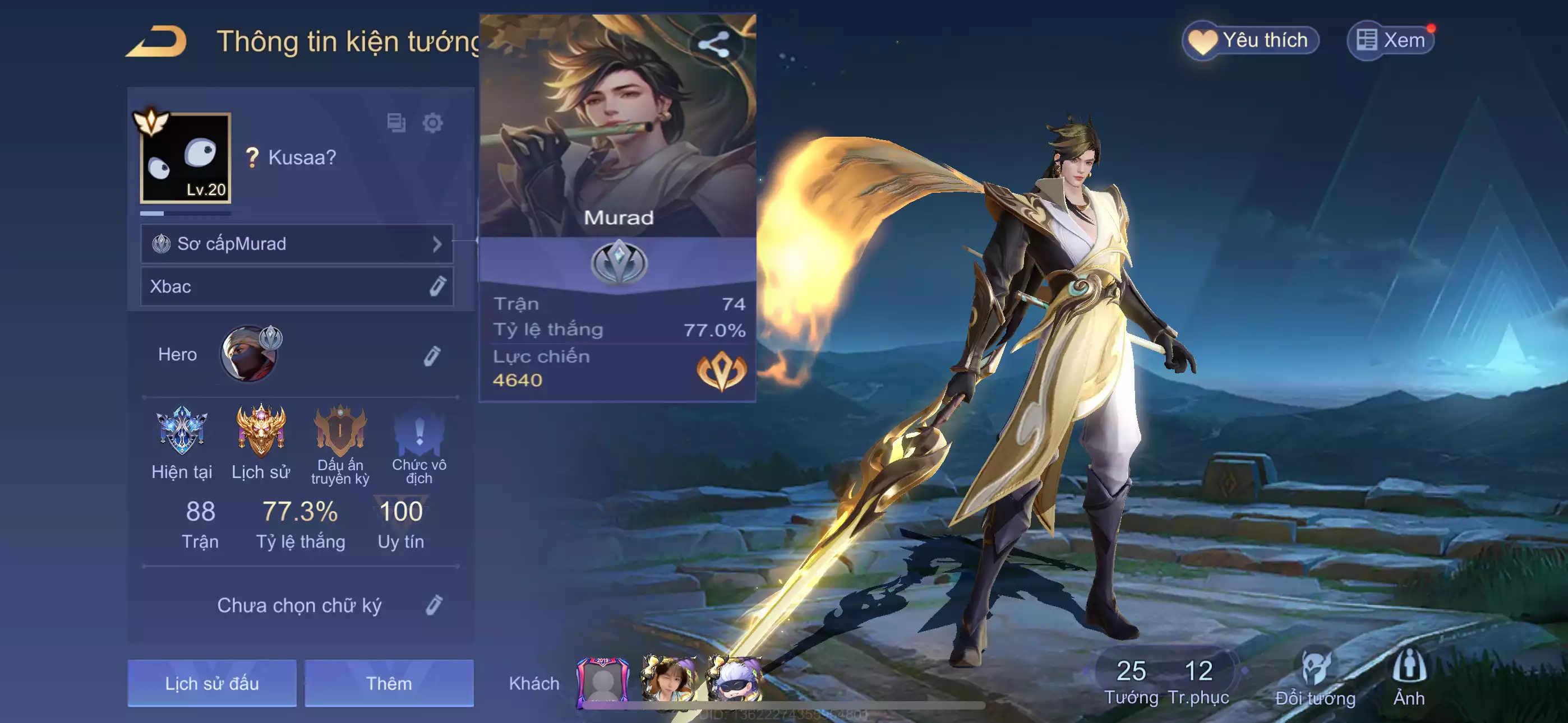
Task: Open Lịch sử đấu match history
Action: (x=212, y=683)
